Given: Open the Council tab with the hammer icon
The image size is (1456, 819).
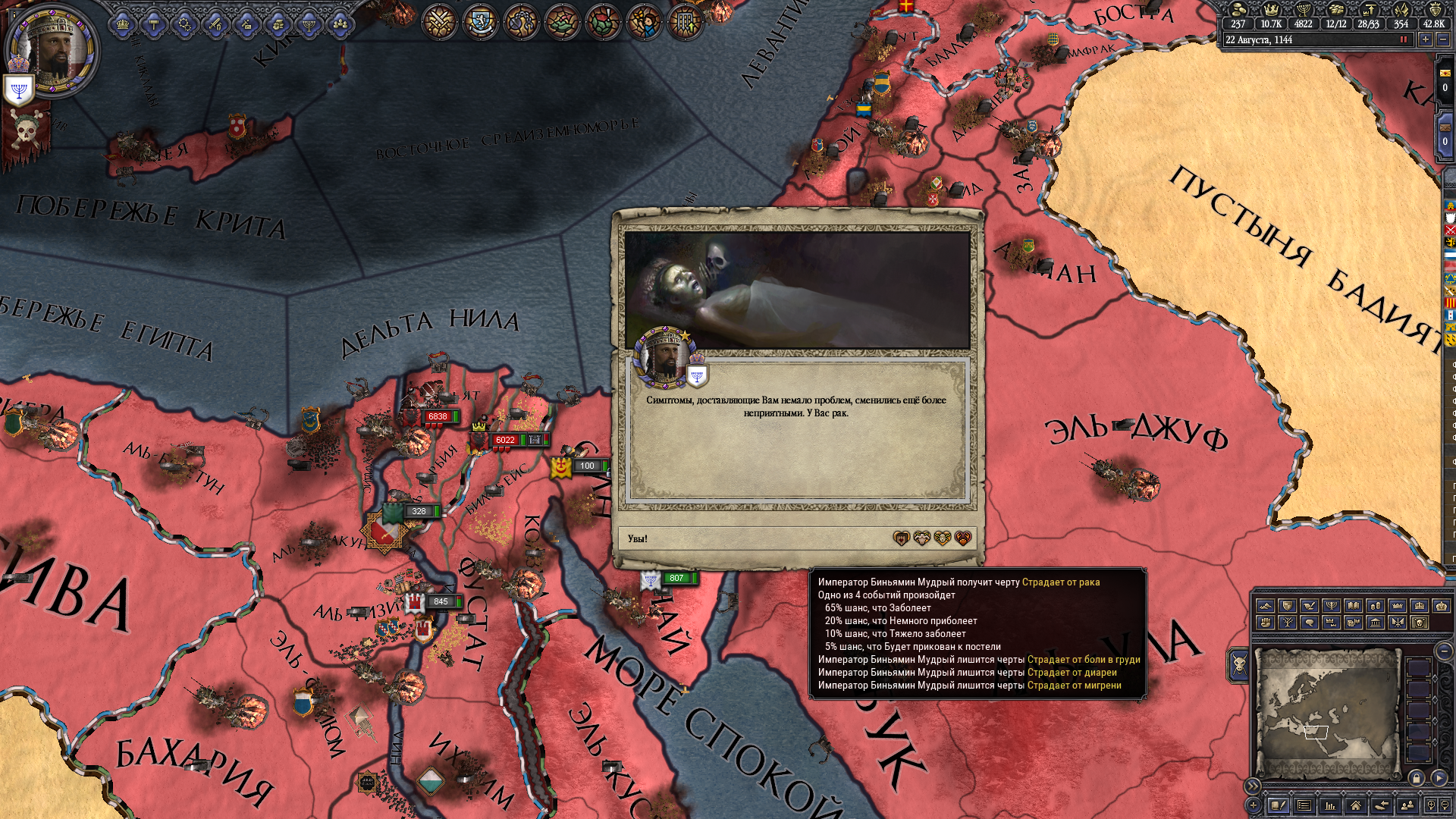Looking at the screenshot, I should click(153, 25).
